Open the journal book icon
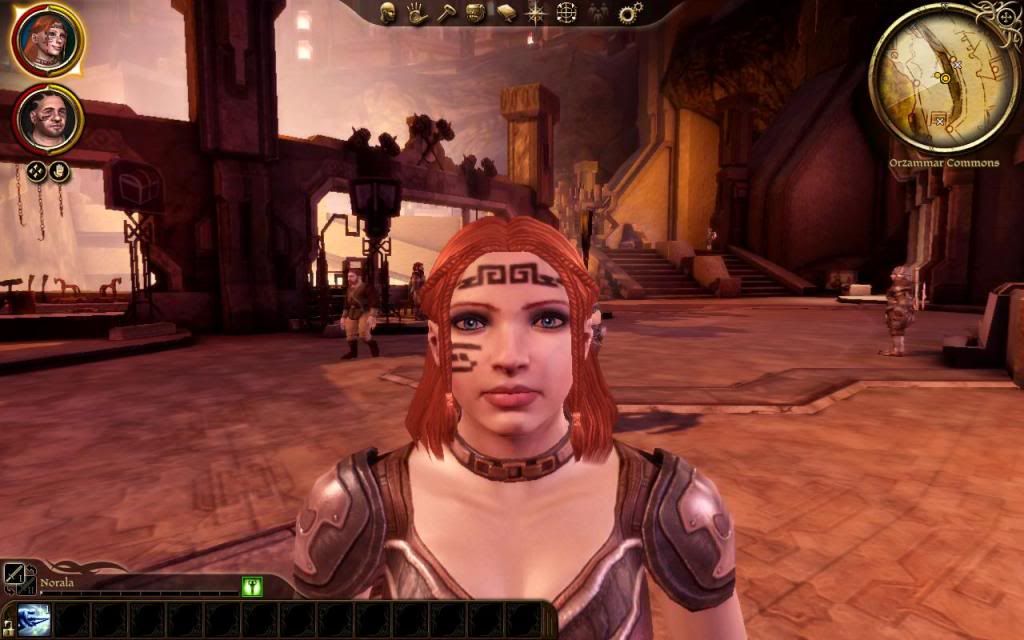 506,13
